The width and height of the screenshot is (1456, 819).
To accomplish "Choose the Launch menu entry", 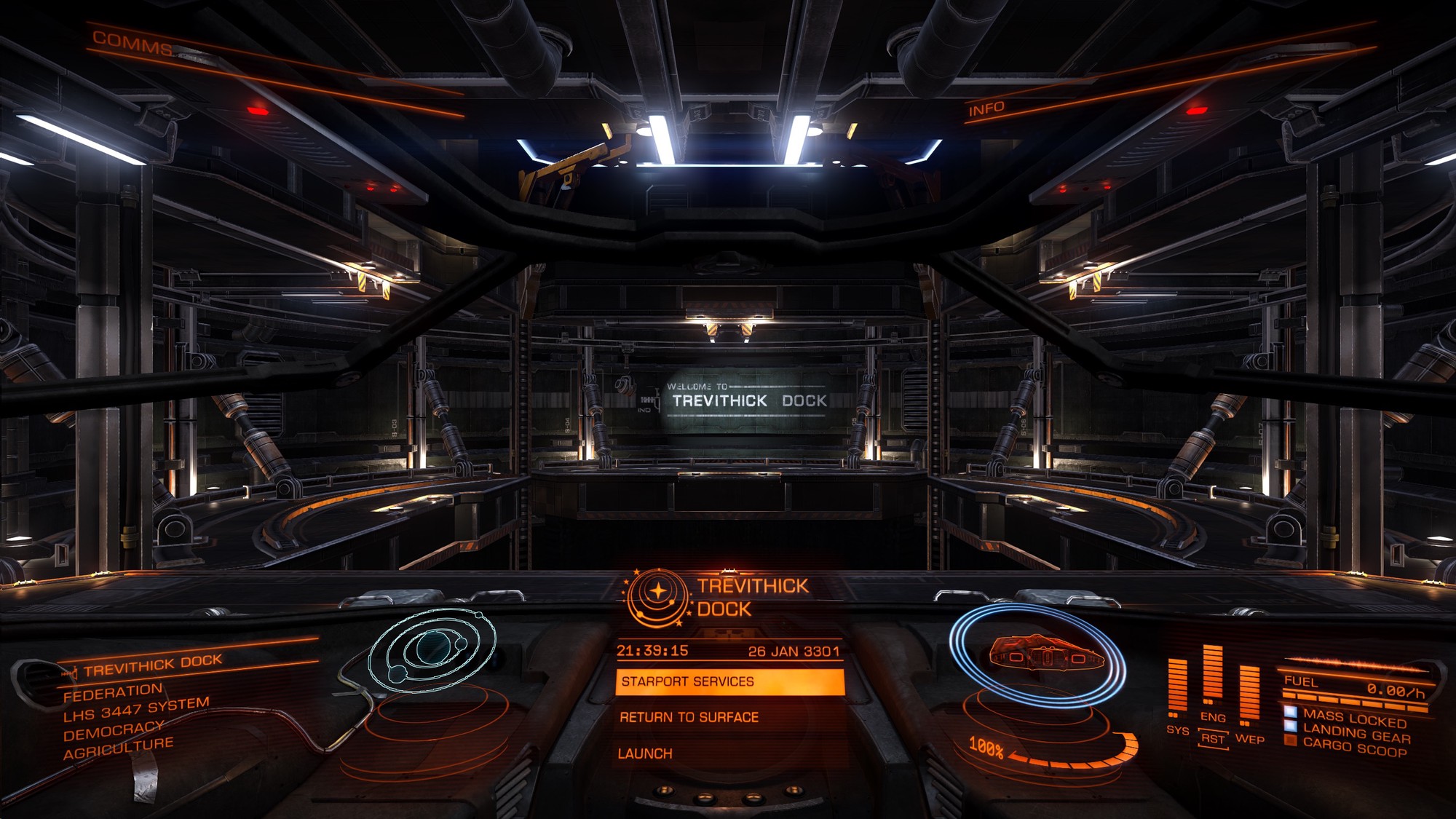I will point(645,754).
